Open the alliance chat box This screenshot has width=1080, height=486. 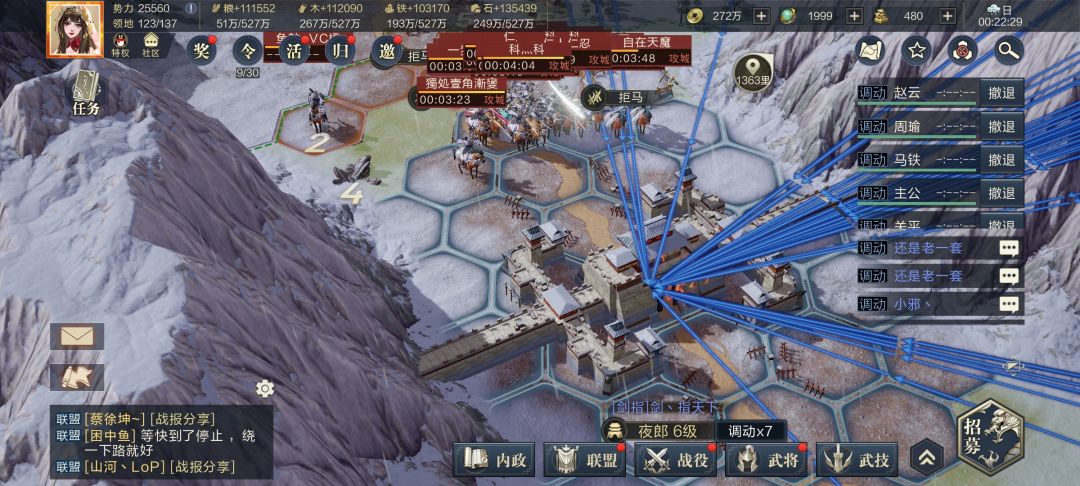pos(160,442)
